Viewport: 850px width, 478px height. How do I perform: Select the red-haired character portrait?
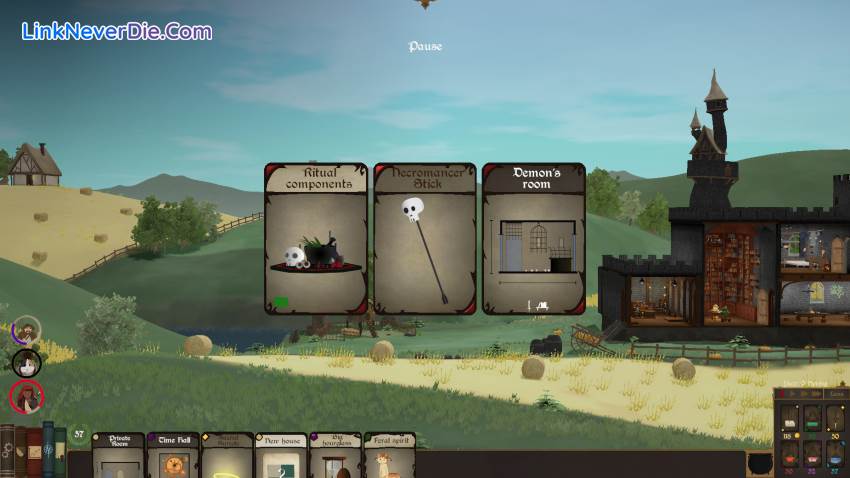coord(27,397)
